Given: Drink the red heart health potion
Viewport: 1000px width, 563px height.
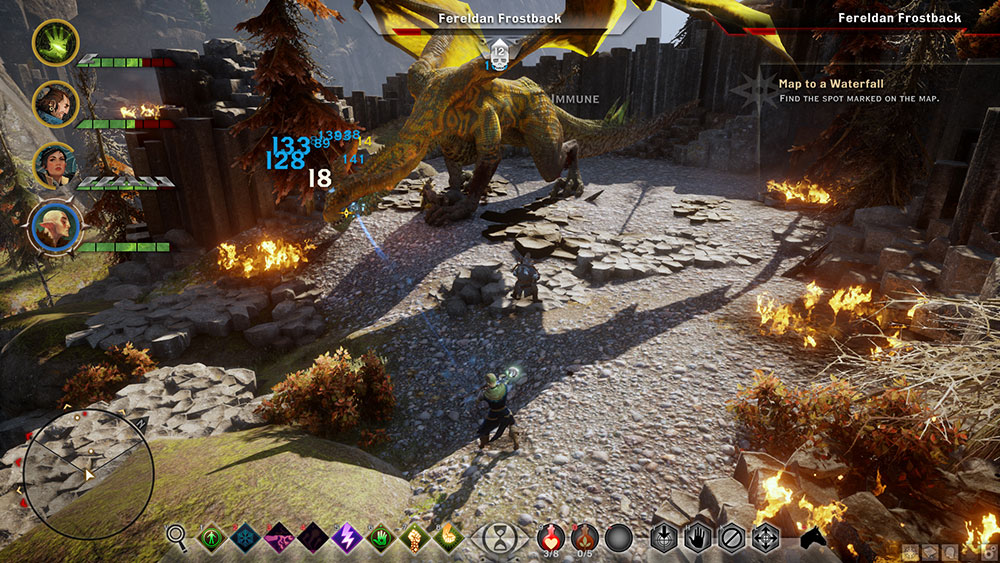Looking at the screenshot, I should coord(551,537).
